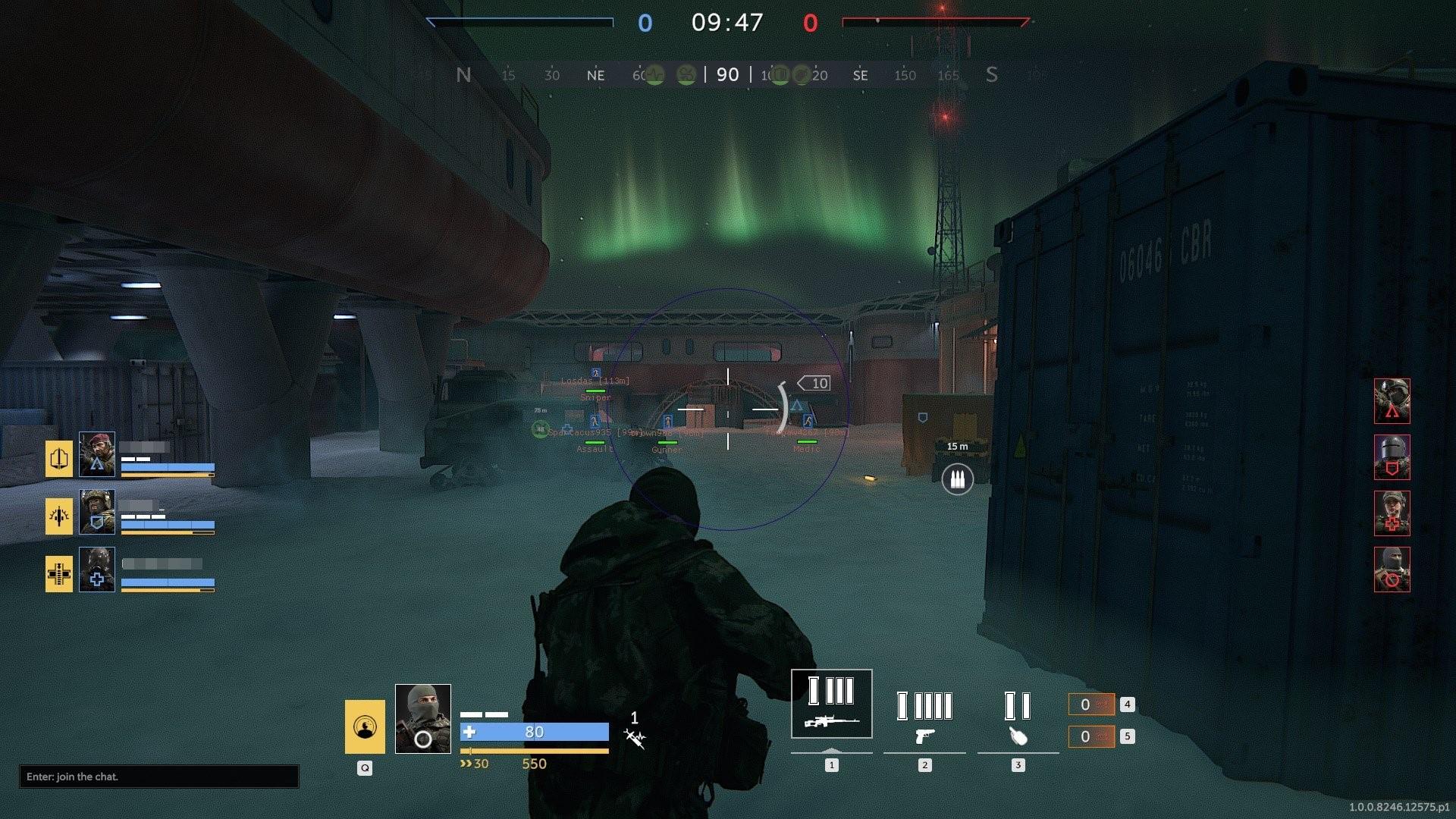Select the bottom orange gadget slot
1456x819 pixels.
1090,736
